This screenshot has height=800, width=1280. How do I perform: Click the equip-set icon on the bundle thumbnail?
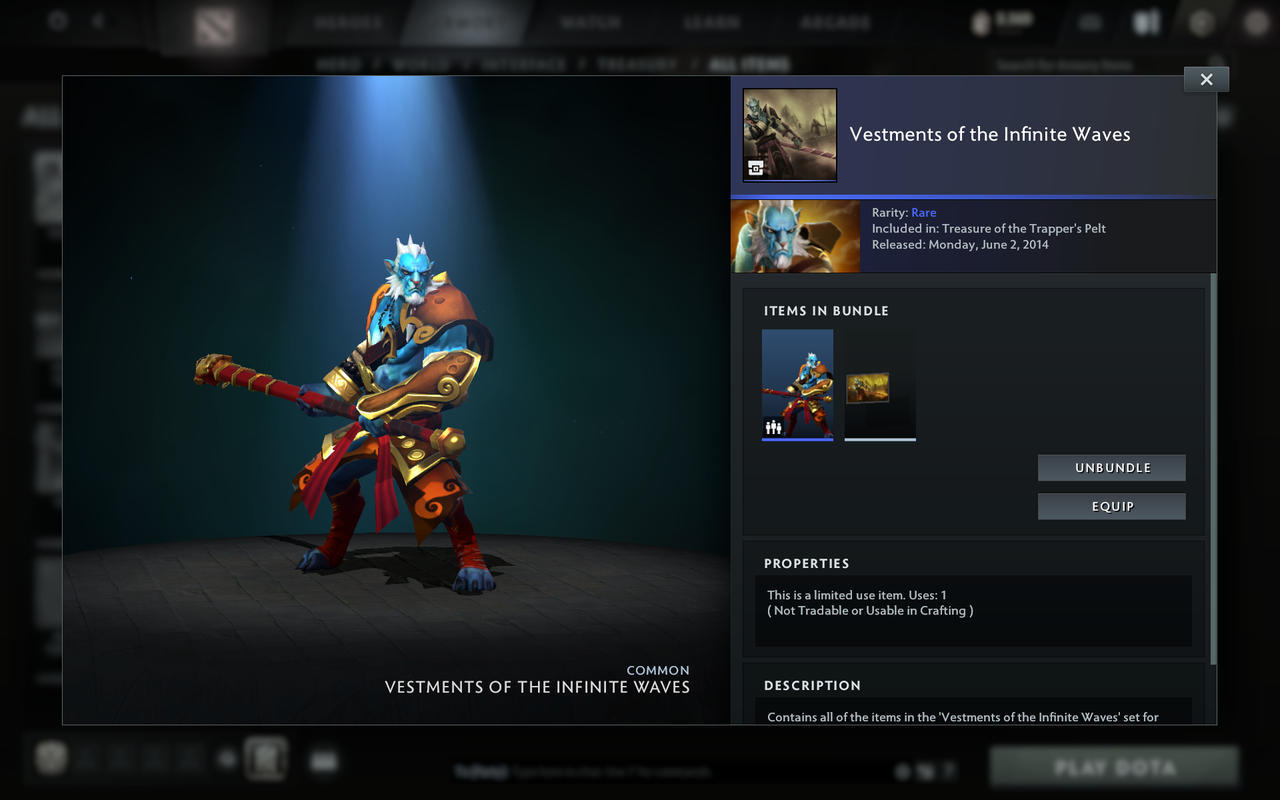(772, 426)
